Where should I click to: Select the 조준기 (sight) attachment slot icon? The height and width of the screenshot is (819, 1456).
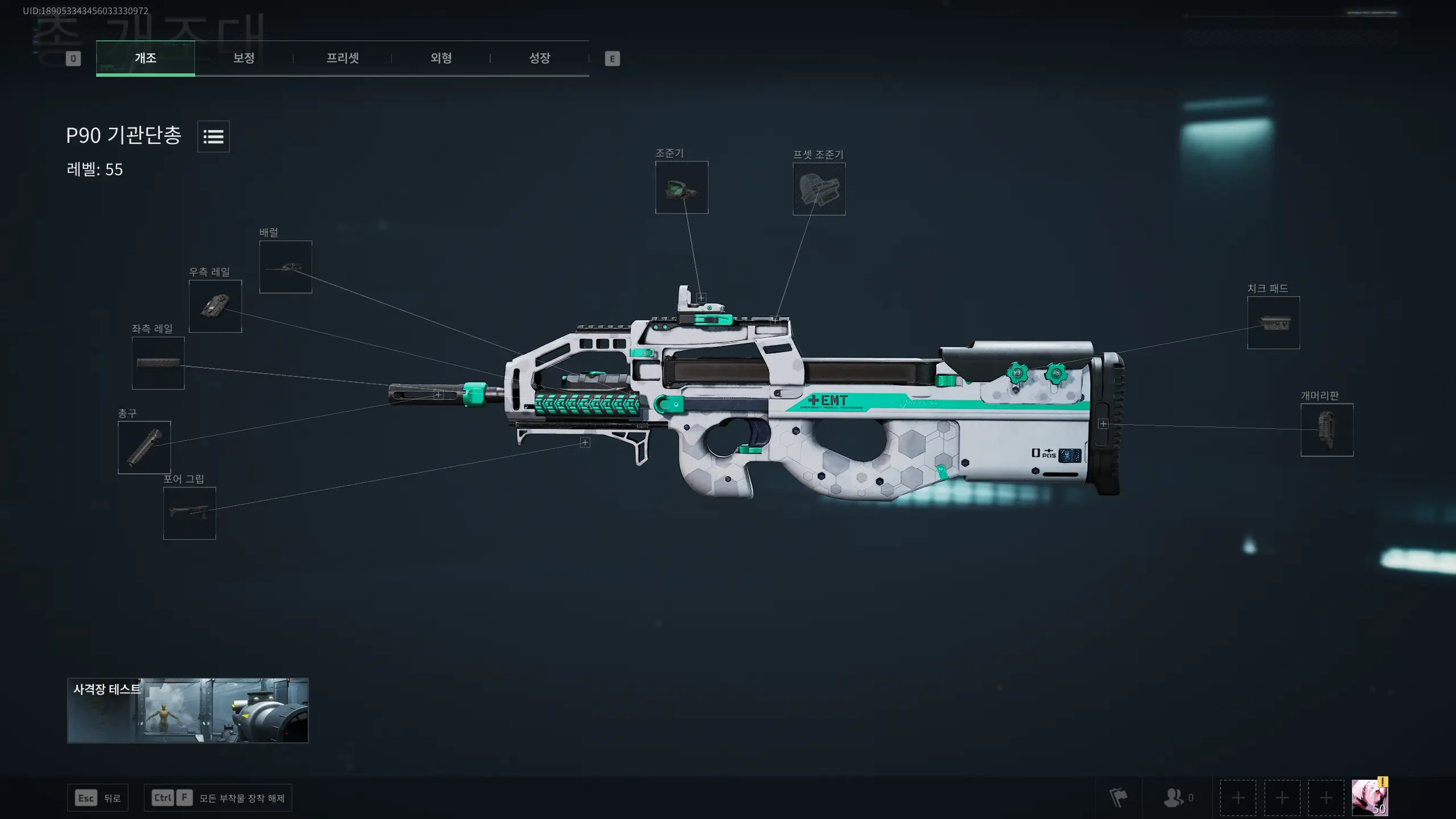pyautogui.click(x=681, y=187)
